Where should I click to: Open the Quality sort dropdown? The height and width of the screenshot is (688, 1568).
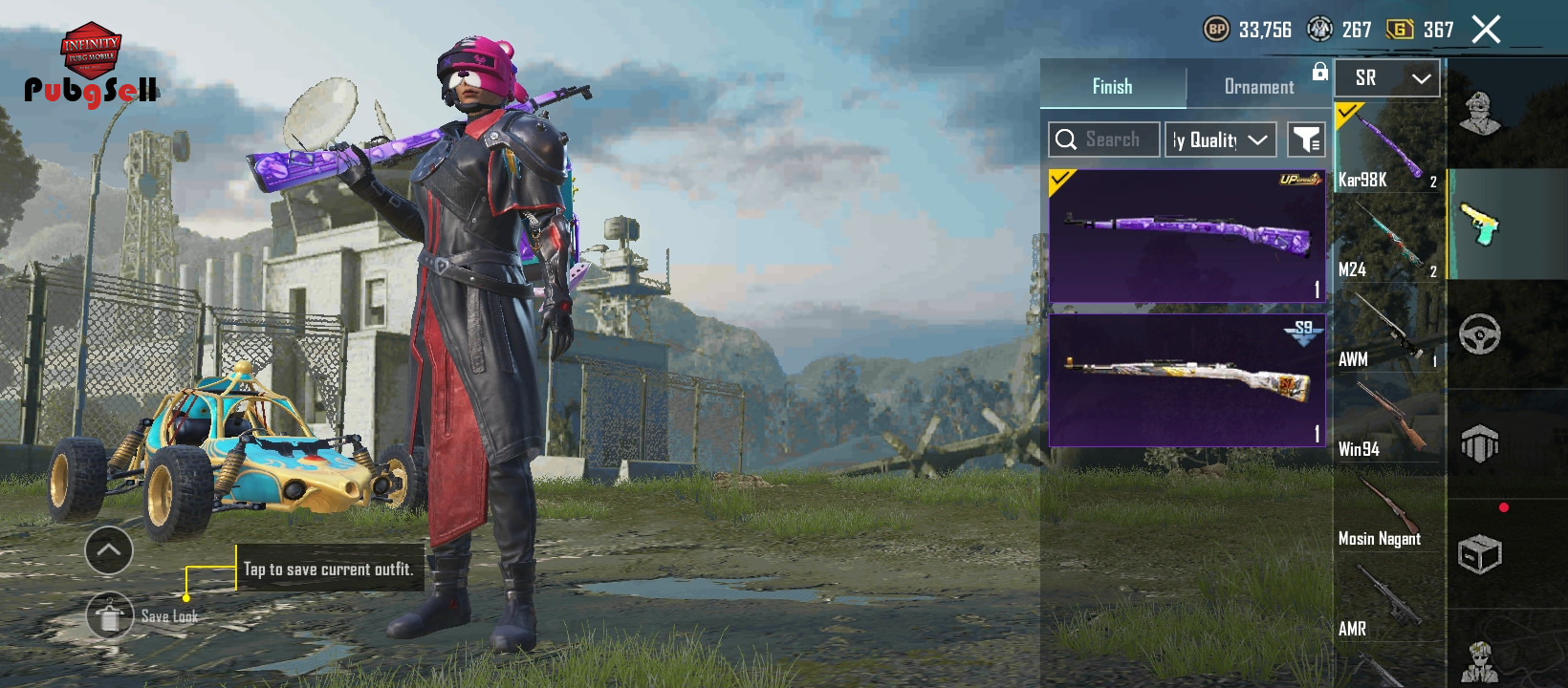click(x=1221, y=140)
